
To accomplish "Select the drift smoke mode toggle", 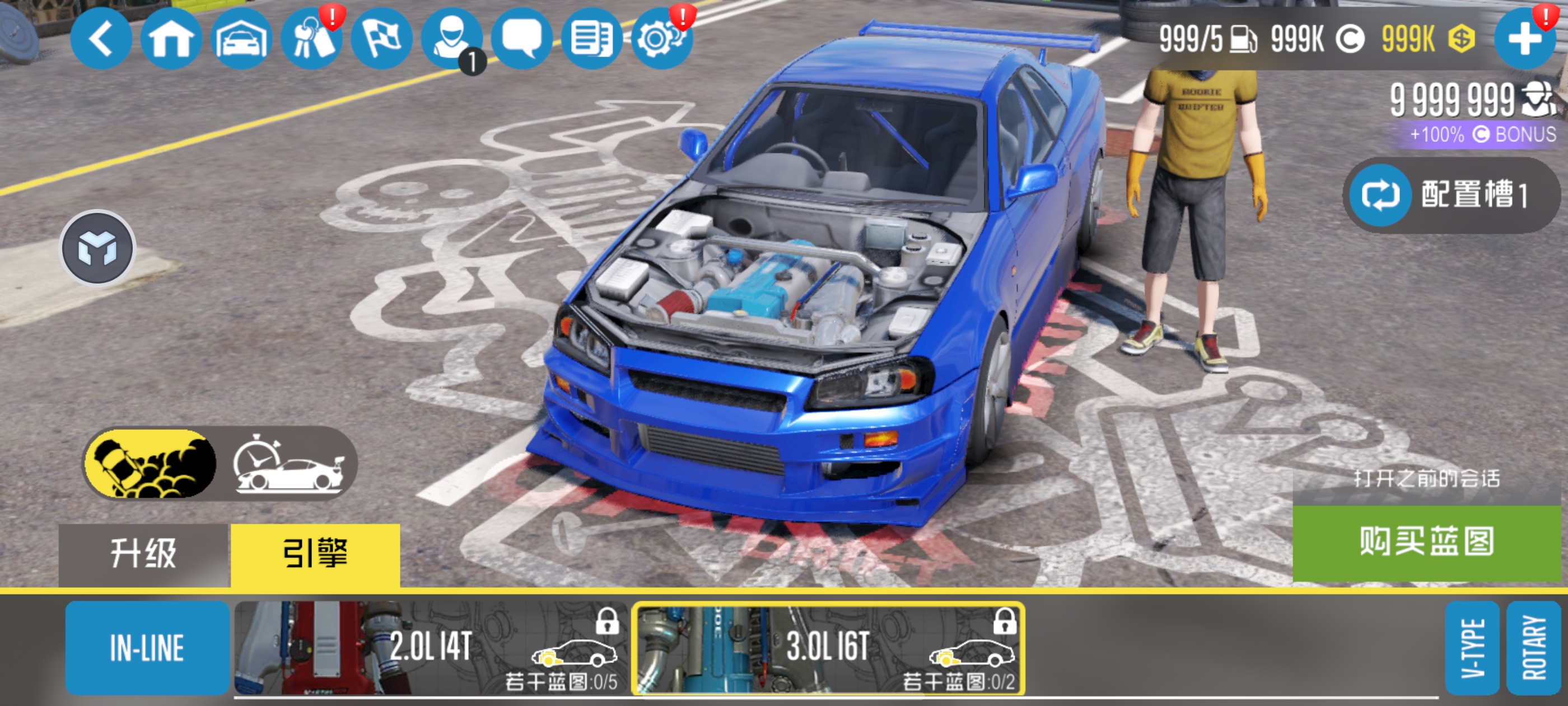I will [150, 463].
